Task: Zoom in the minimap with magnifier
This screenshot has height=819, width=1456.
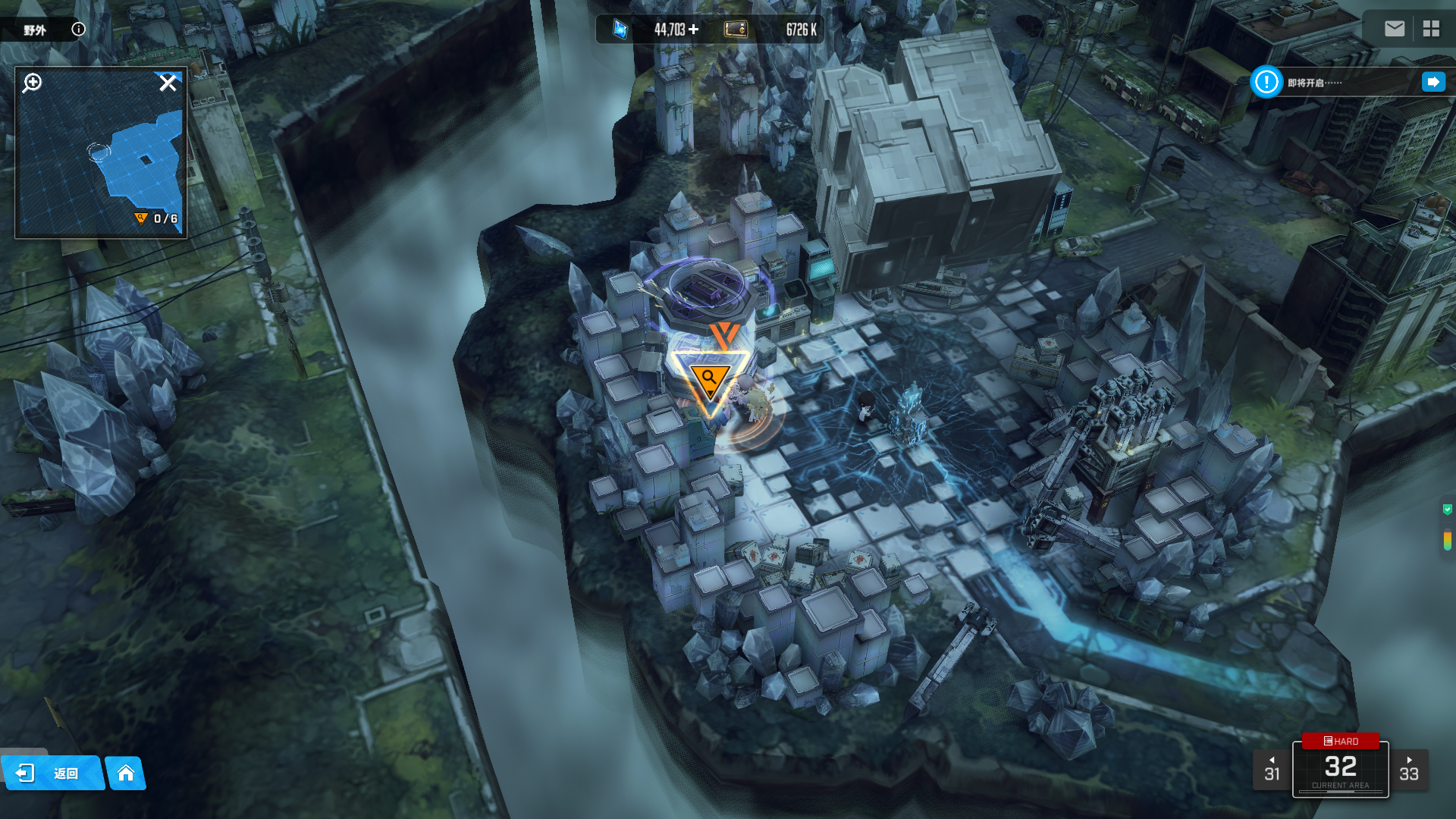Action: 32,83
